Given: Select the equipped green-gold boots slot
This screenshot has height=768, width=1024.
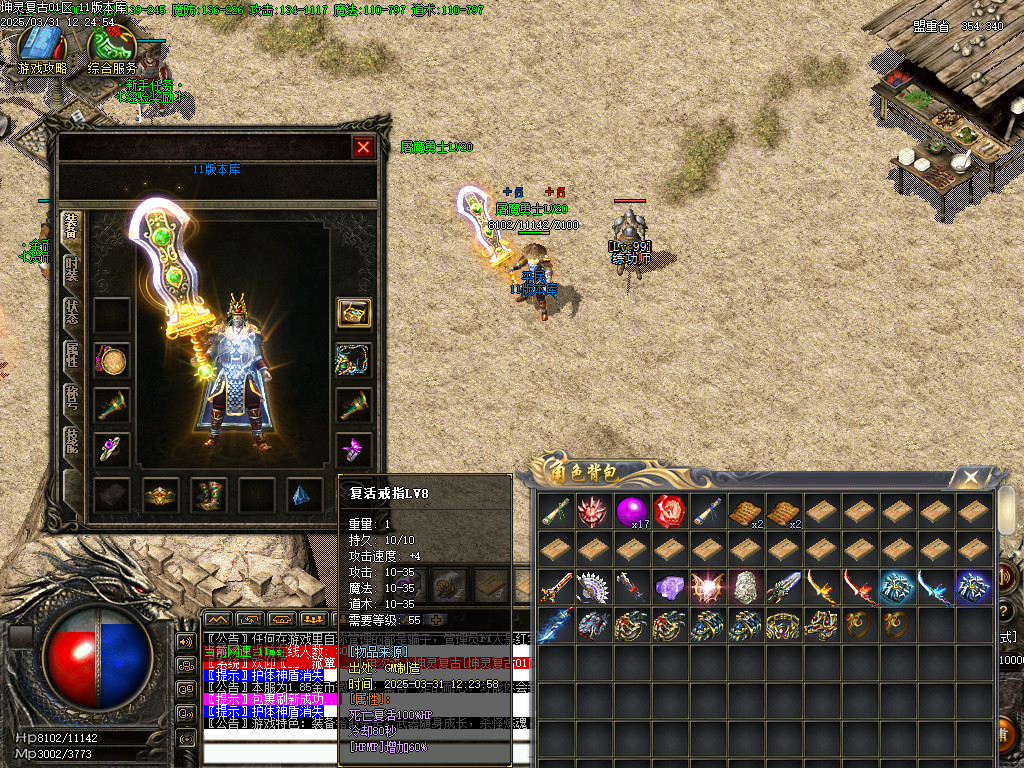Looking at the screenshot, I should click(209, 495).
